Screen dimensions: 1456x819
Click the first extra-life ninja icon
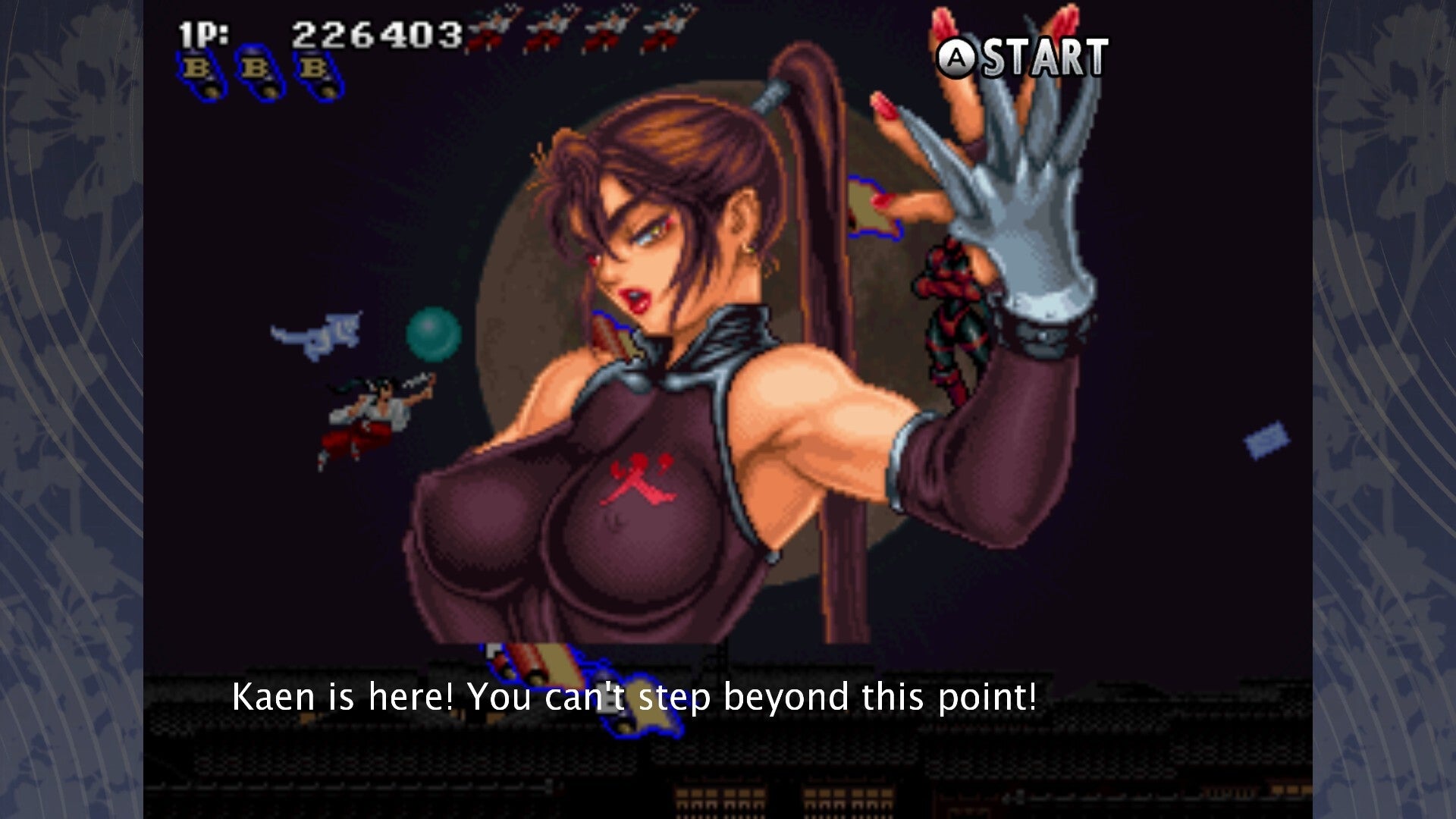(491, 28)
